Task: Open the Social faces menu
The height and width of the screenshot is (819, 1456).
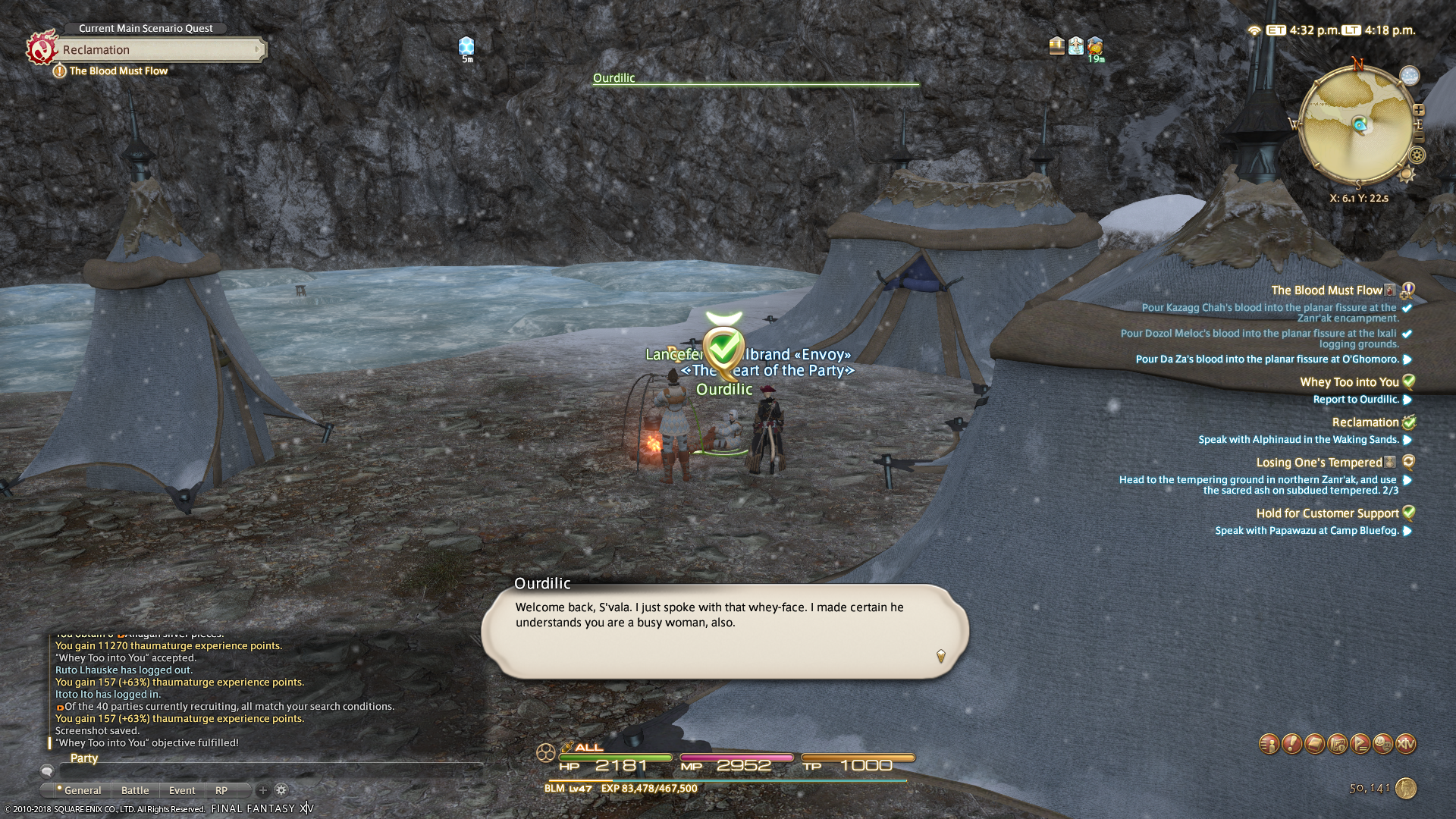Action: click(1382, 744)
